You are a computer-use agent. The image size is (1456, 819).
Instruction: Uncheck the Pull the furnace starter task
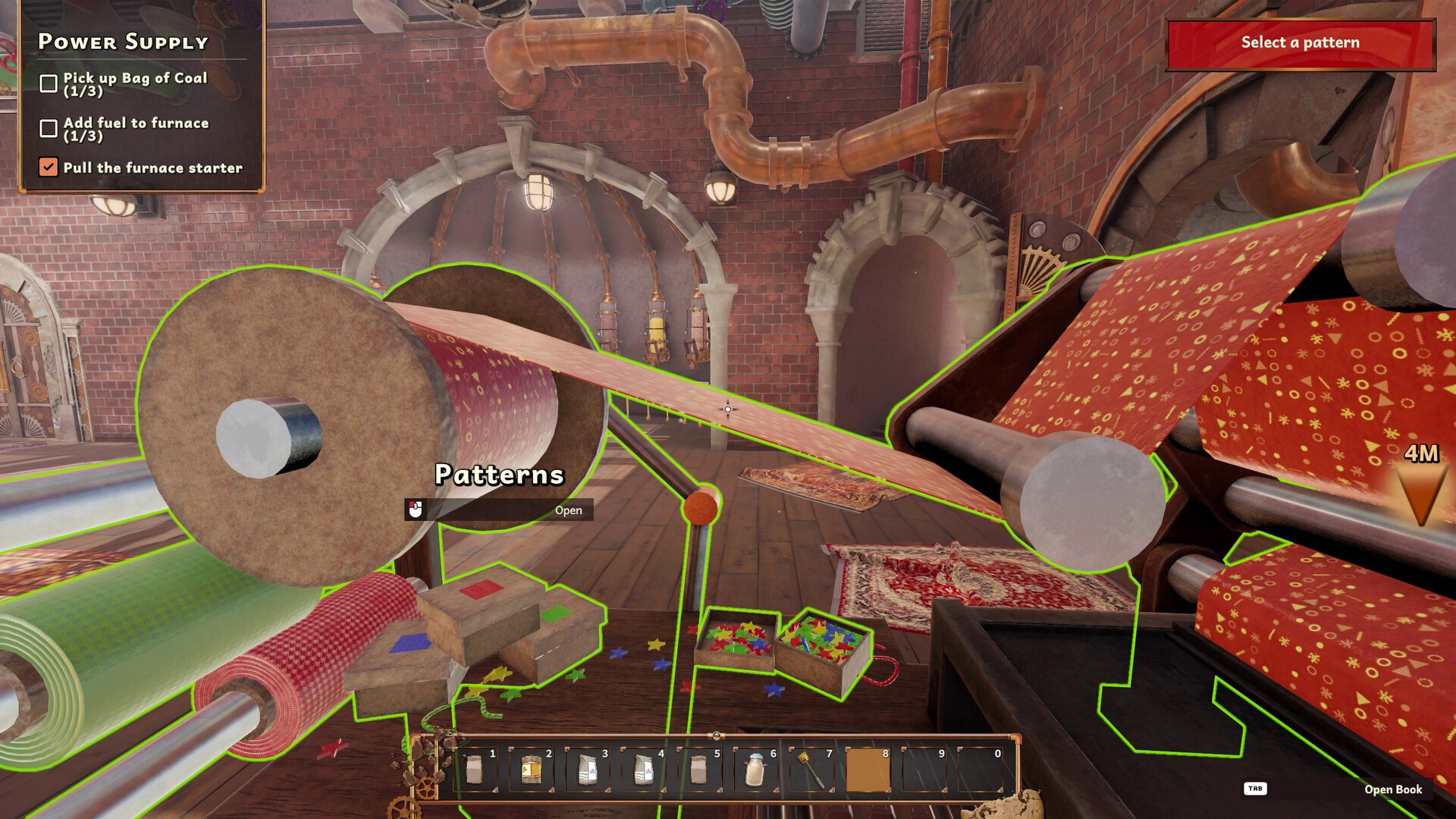click(x=49, y=167)
